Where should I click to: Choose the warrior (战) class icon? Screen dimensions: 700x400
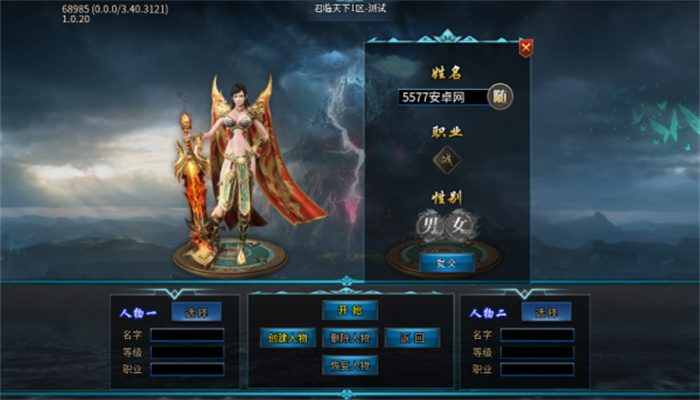coord(447,158)
